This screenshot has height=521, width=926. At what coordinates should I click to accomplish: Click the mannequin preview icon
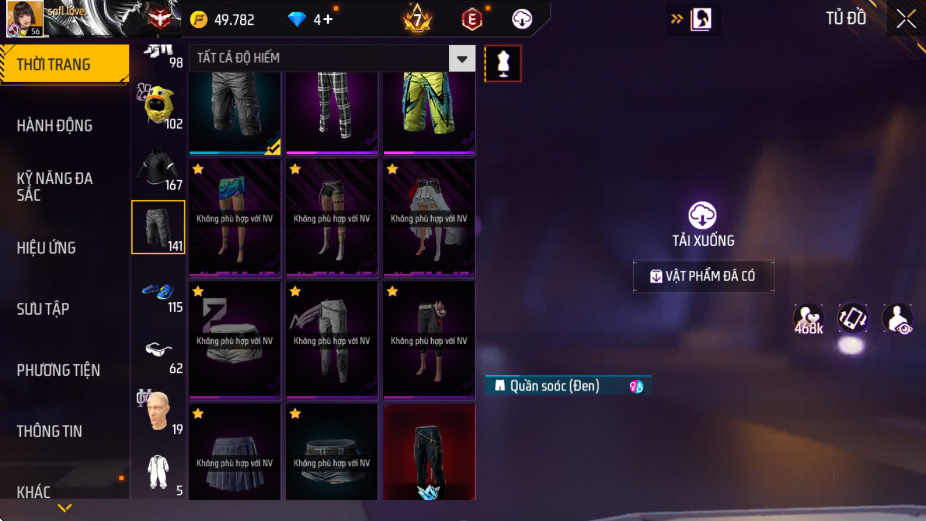tap(503, 63)
